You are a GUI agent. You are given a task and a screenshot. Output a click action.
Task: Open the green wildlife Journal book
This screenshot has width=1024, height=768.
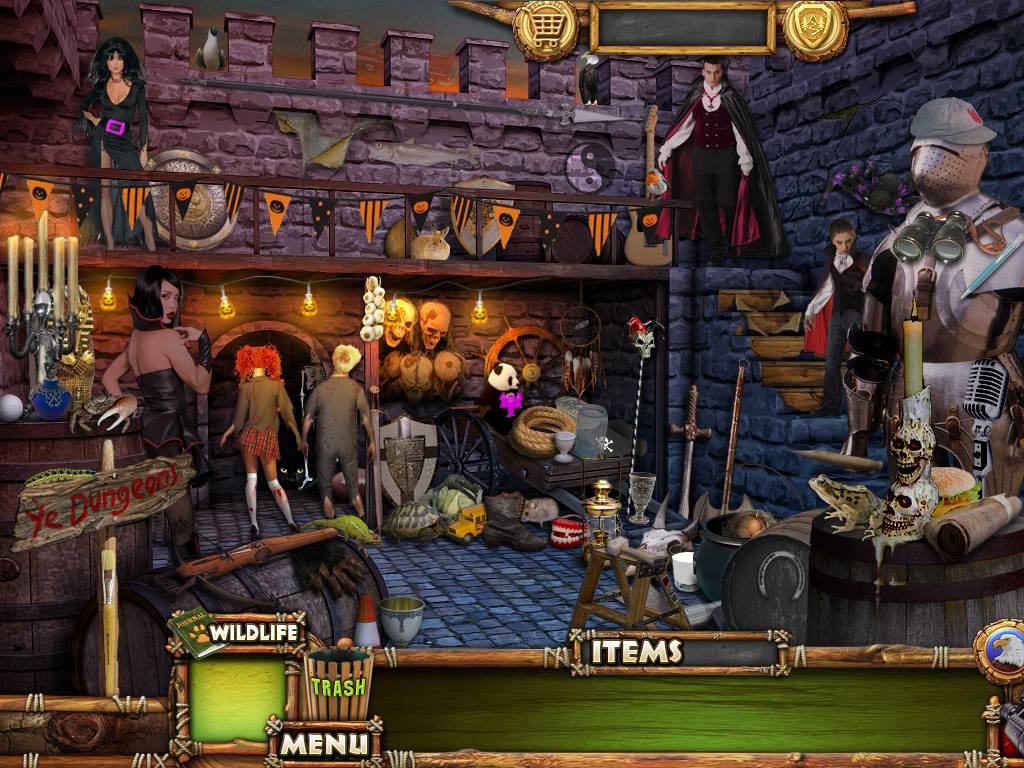[x=195, y=633]
